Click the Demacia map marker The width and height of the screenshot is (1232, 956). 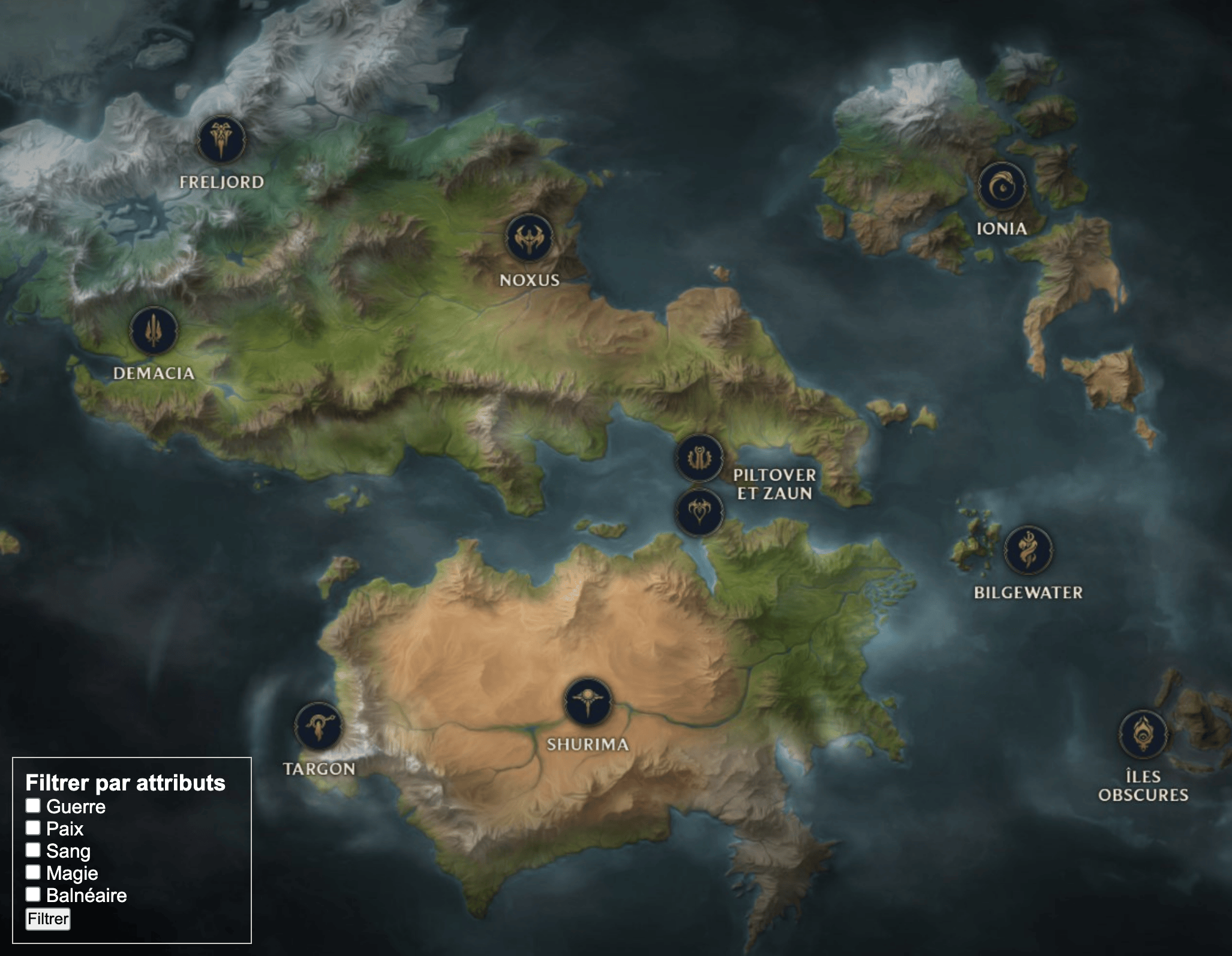pos(154,331)
